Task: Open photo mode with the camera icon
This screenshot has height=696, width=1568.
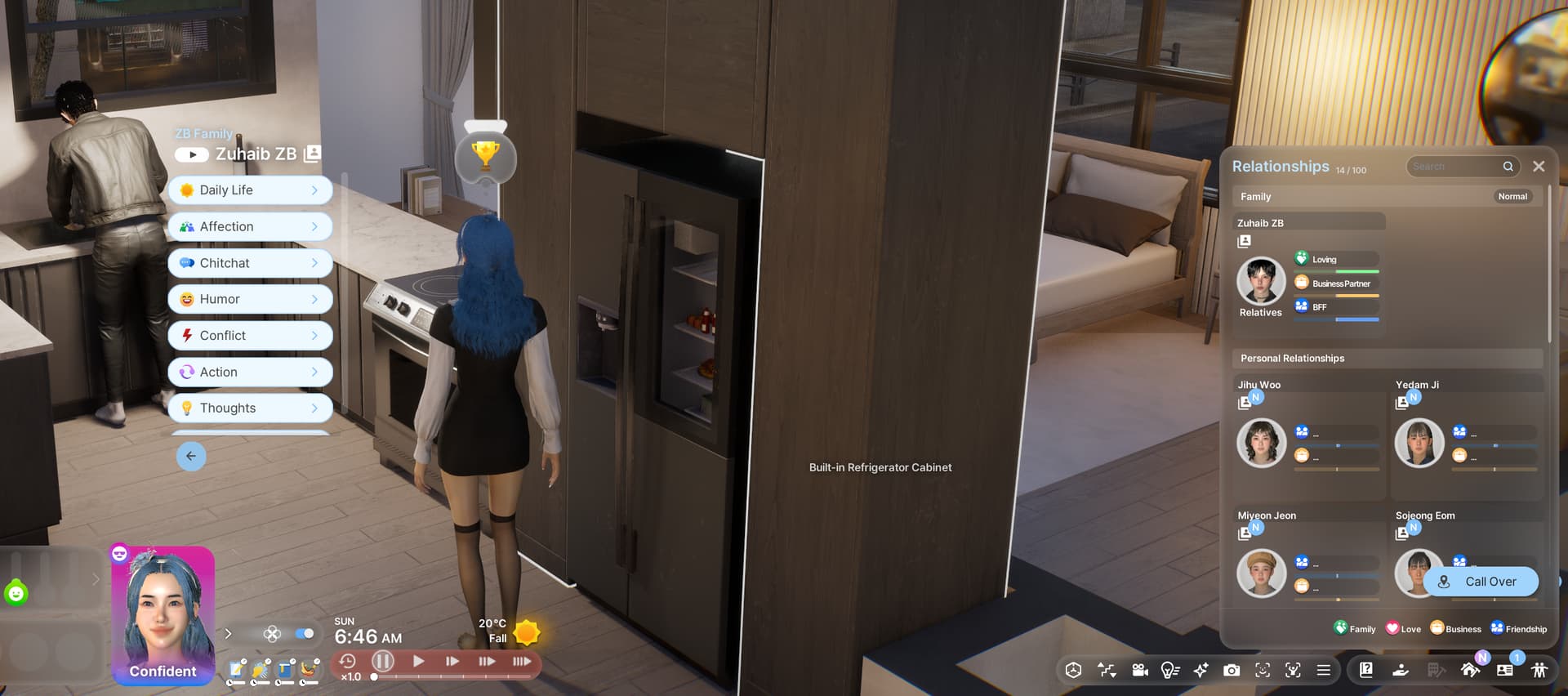Action: 1232,671
